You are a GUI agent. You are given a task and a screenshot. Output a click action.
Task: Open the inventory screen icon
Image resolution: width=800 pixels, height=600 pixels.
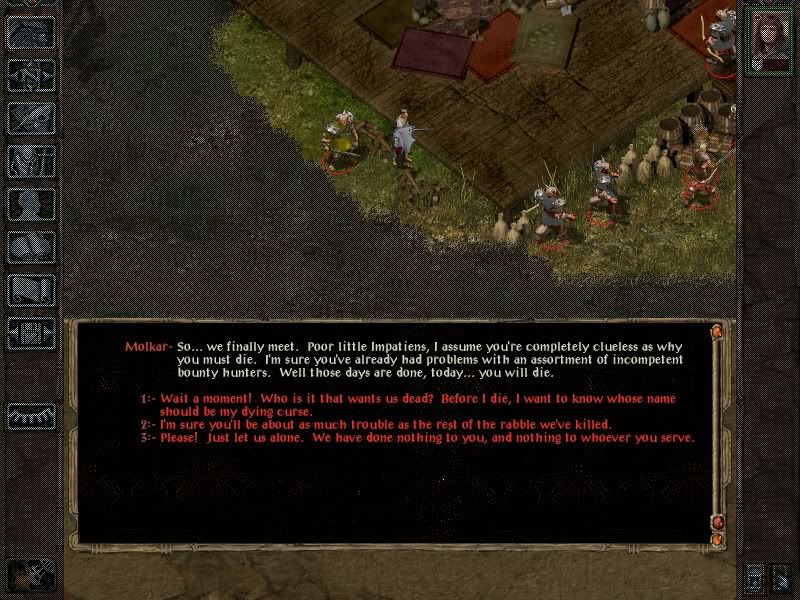click(32, 160)
